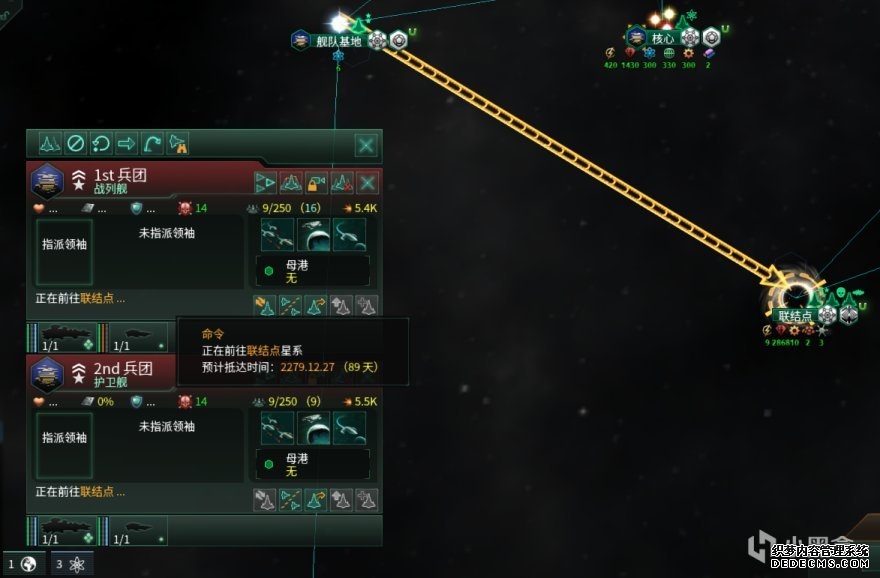Image resolution: width=880 pixels, height=578 pixels.
Task: Choose the straight arrow move command
Action: coord(127,144)
